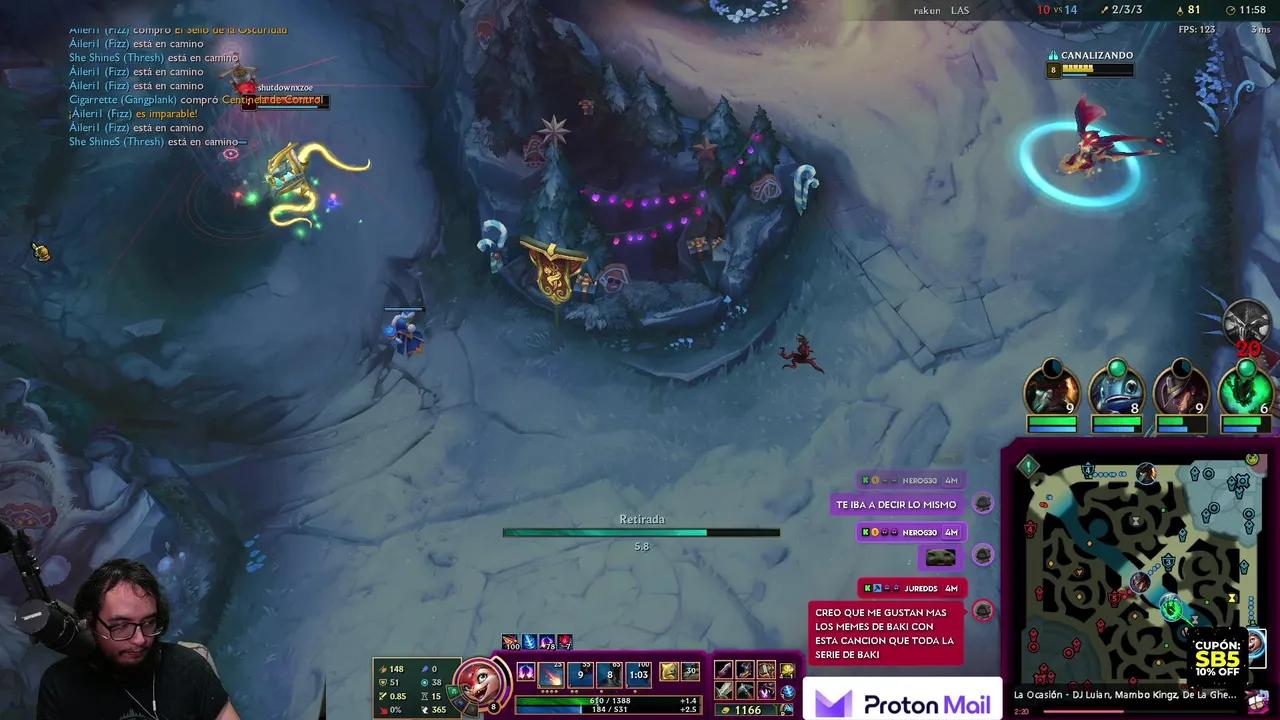Select the flame Q ability icon
Screen dimensions: 1280x720
coord(551,676)
